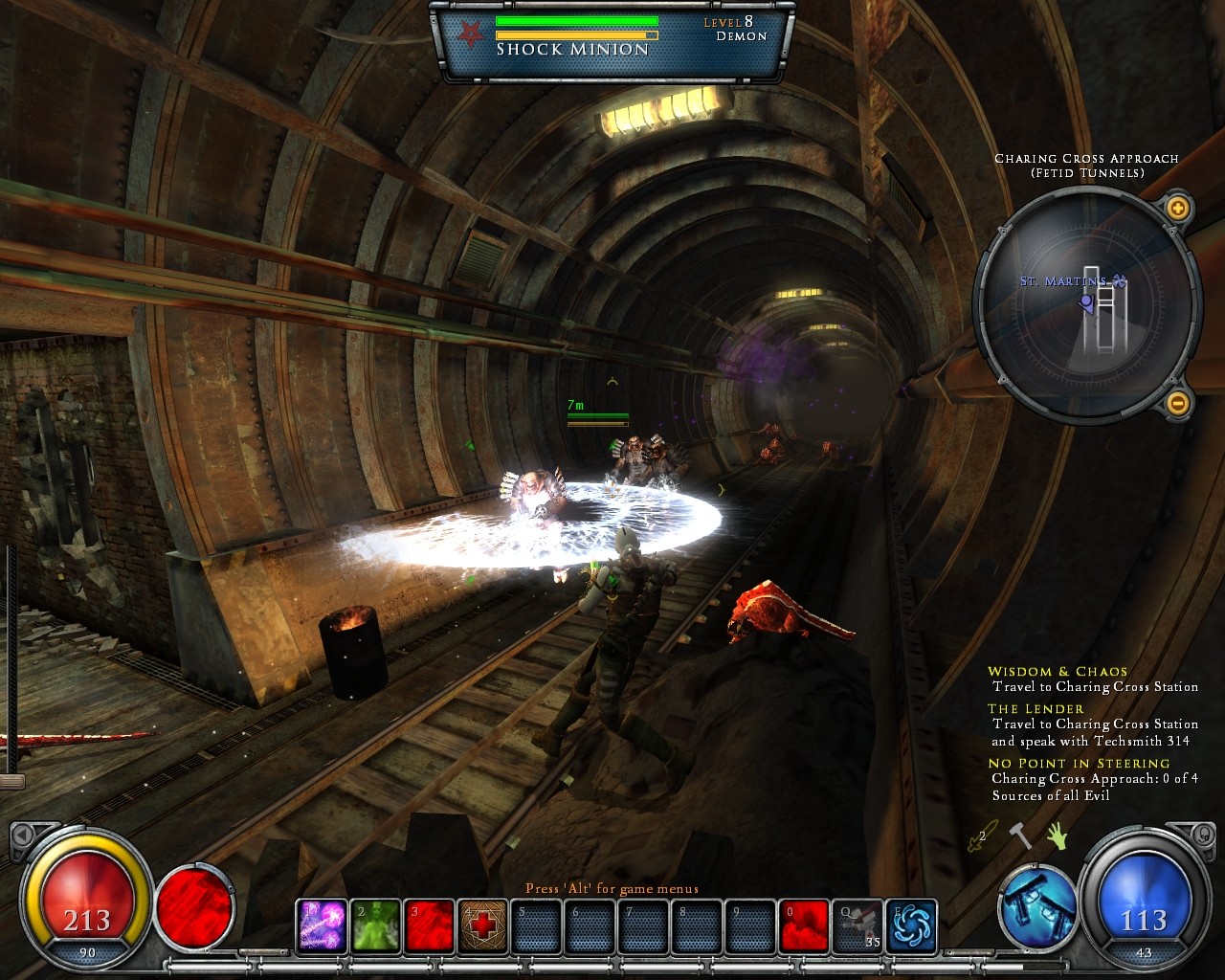Activate the purple sparks skill in slot 1

322,925
